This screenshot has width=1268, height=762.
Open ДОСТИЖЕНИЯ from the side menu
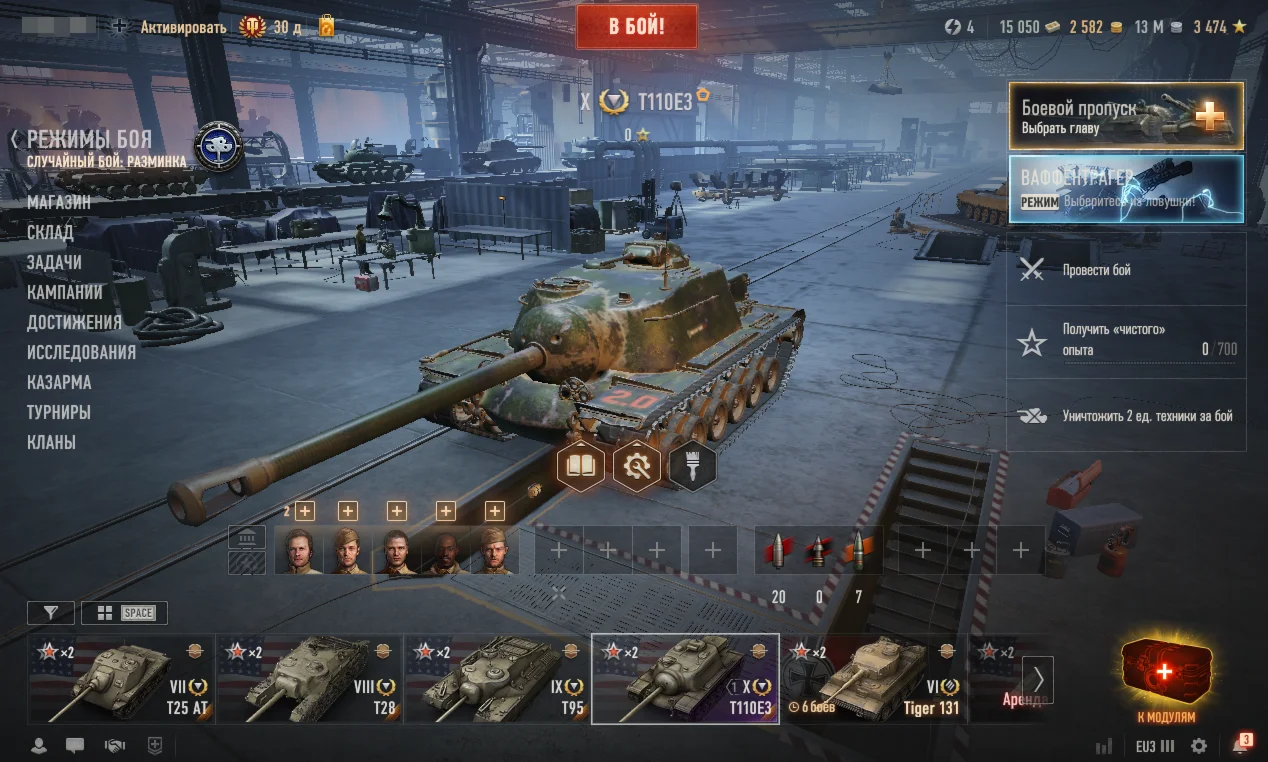tap(74, 322)
